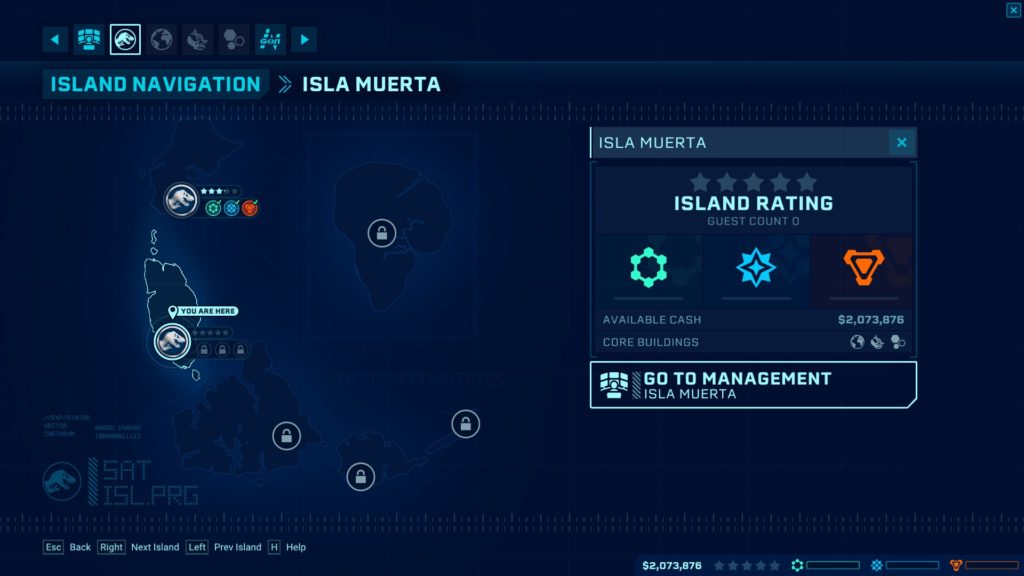
Task: Select the teal hexagon science rating tile
Action: click(648, 268)
